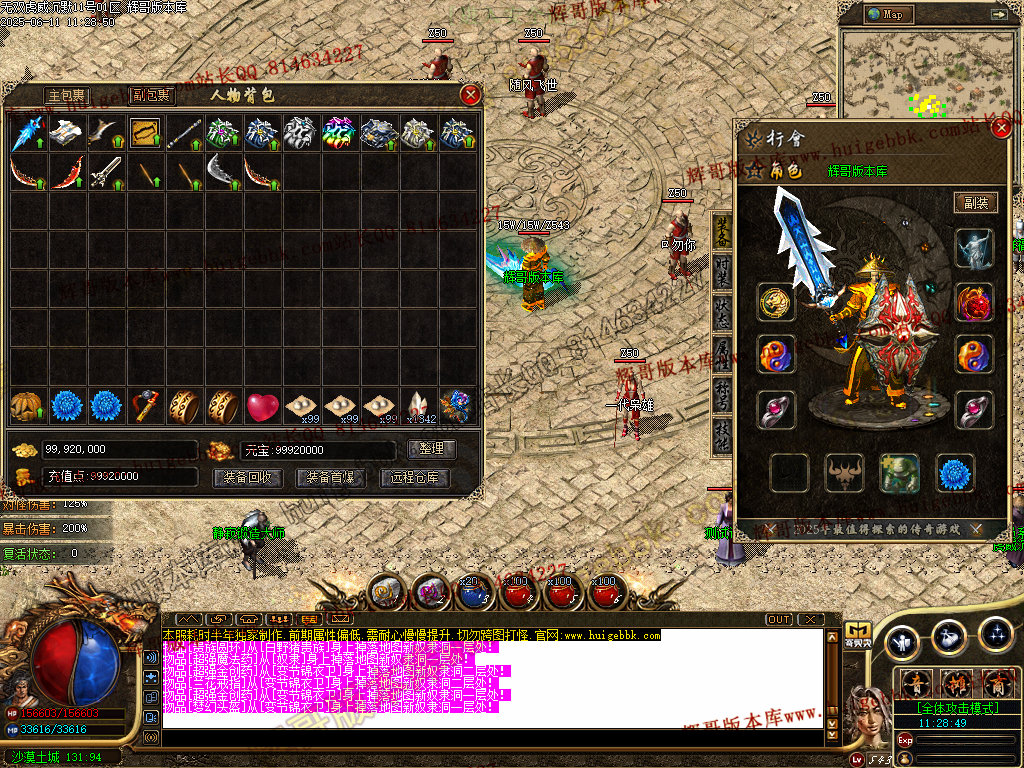Viewport: 1024px width, 768px height.
Task: Click the 副装 secondary equipment button
Action: (x=975, y=203)
